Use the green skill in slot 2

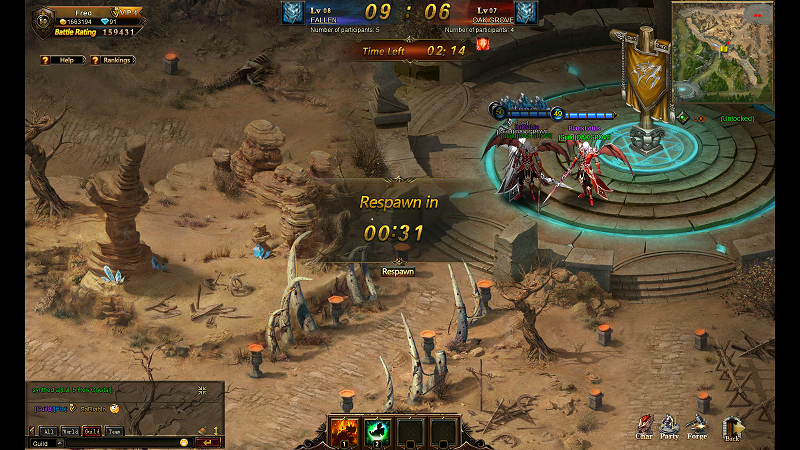(x=376, y=431)
